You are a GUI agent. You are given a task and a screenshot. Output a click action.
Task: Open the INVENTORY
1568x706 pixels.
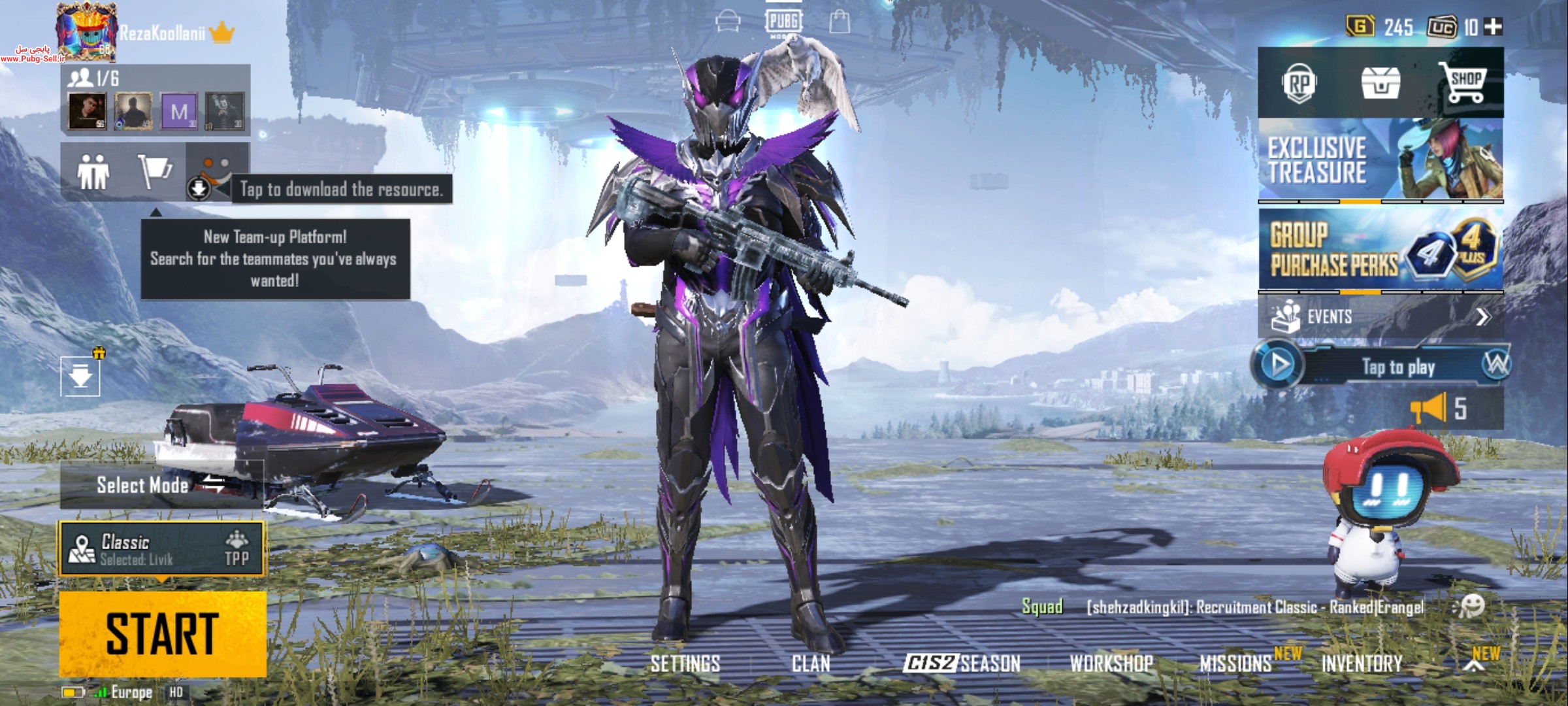point(1362,664)
